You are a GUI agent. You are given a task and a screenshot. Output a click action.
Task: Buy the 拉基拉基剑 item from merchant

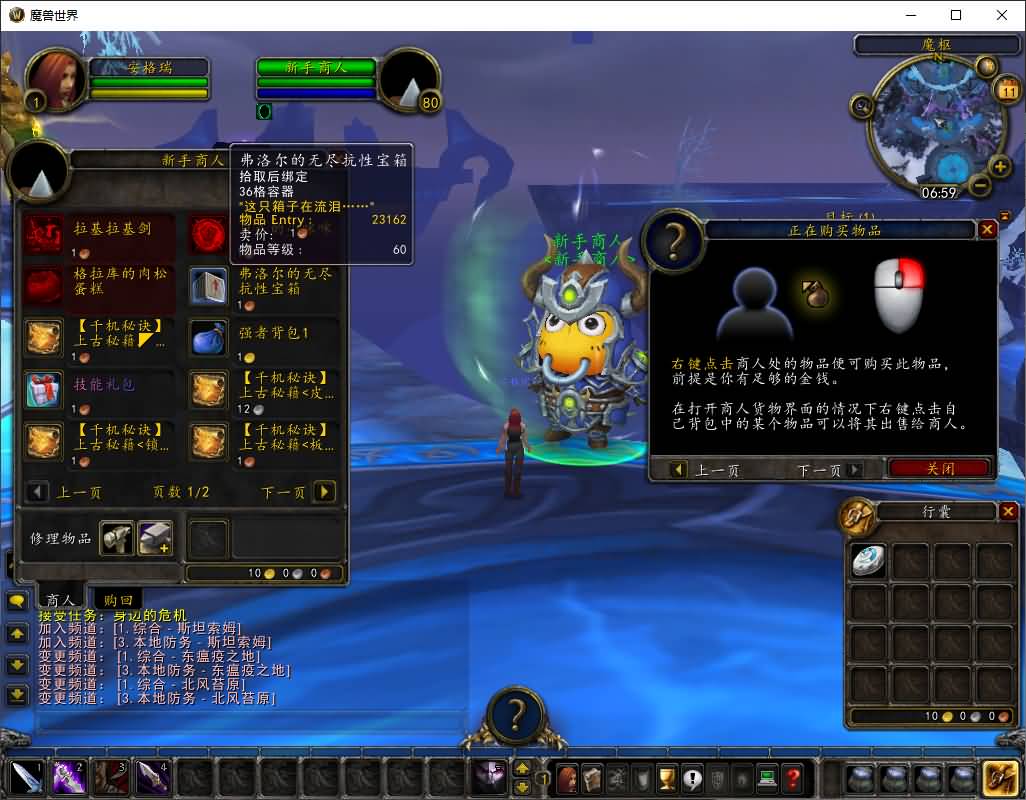(x=43, y=235)
